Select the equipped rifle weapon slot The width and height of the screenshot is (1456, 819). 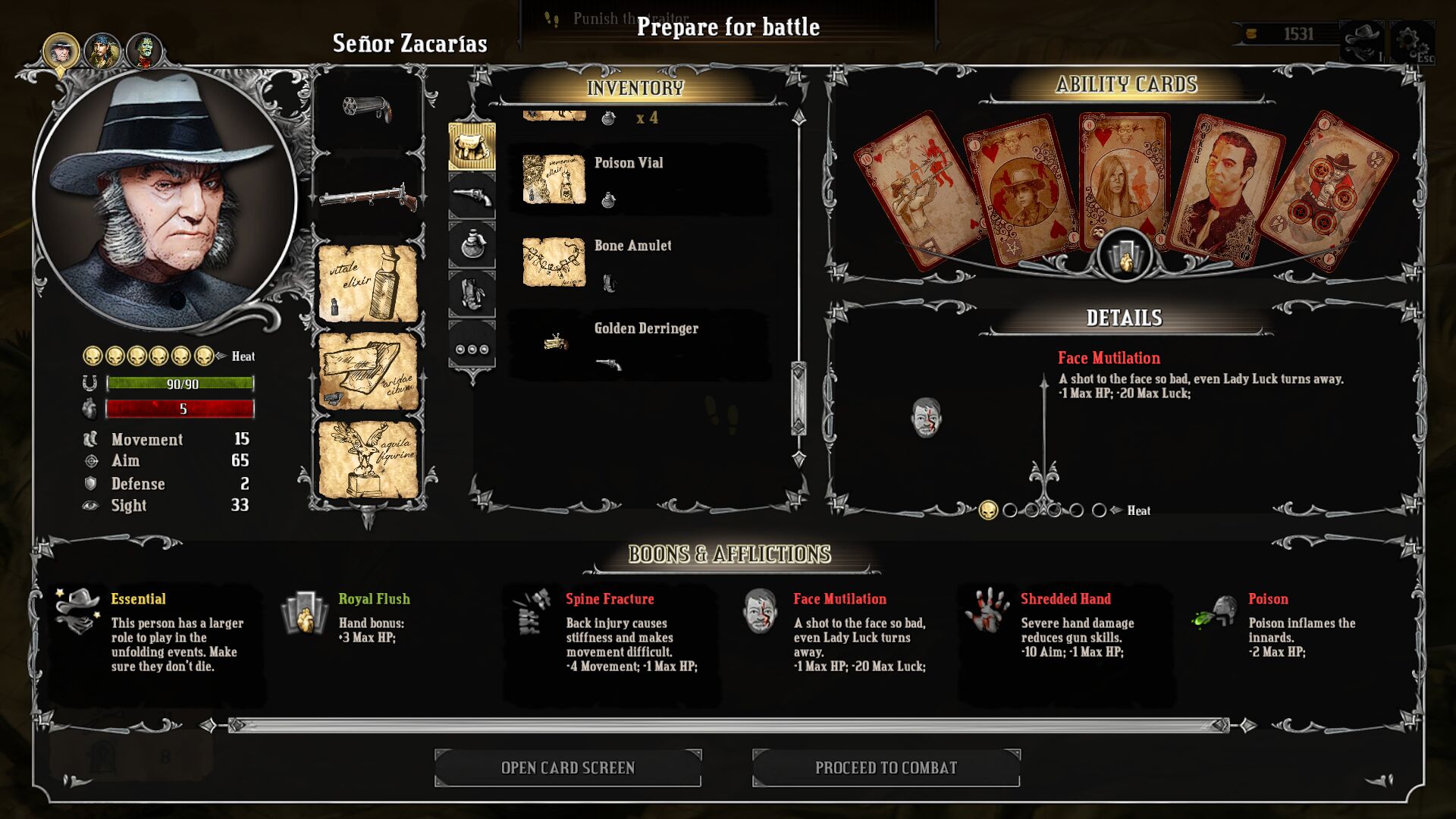[x=368, y=199]
